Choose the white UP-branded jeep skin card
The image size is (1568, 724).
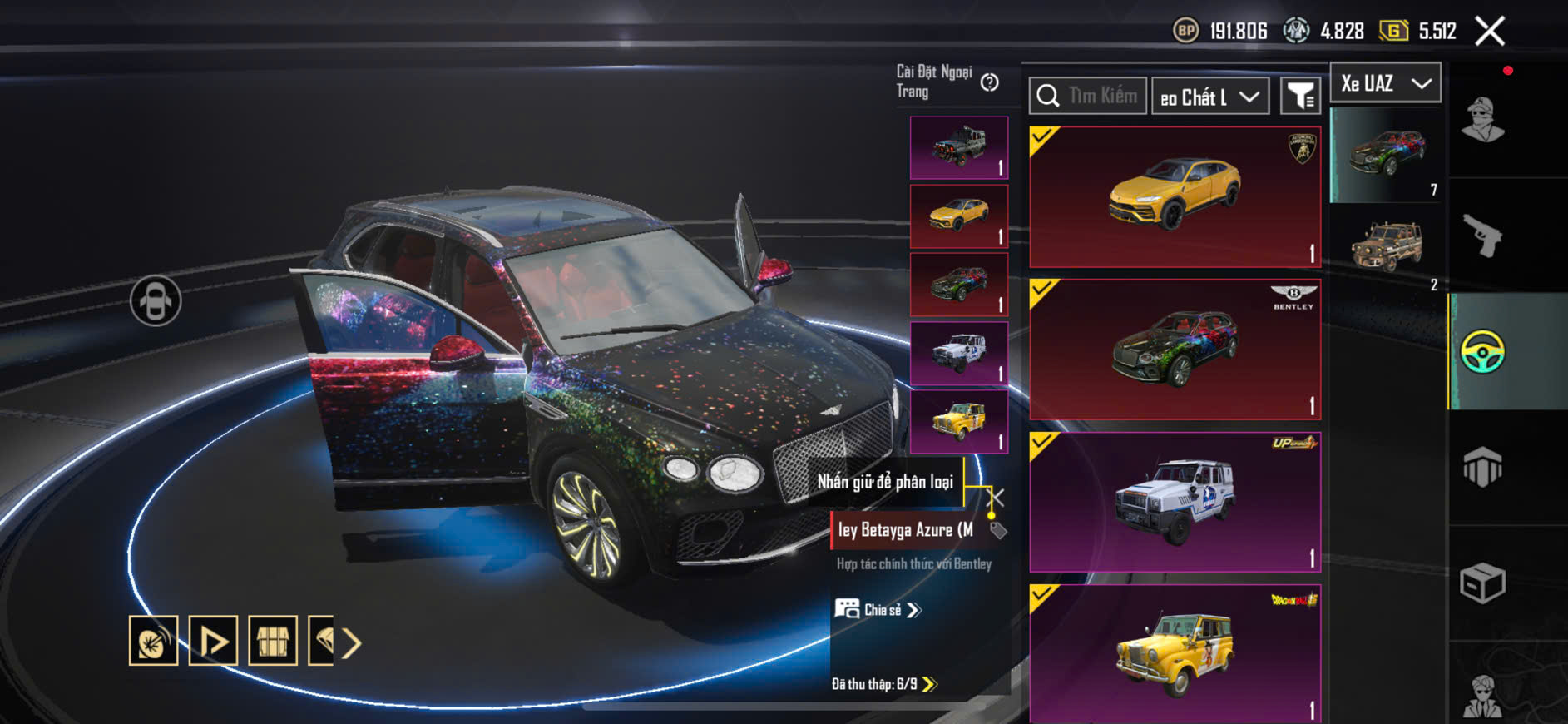coord(1175,502)
